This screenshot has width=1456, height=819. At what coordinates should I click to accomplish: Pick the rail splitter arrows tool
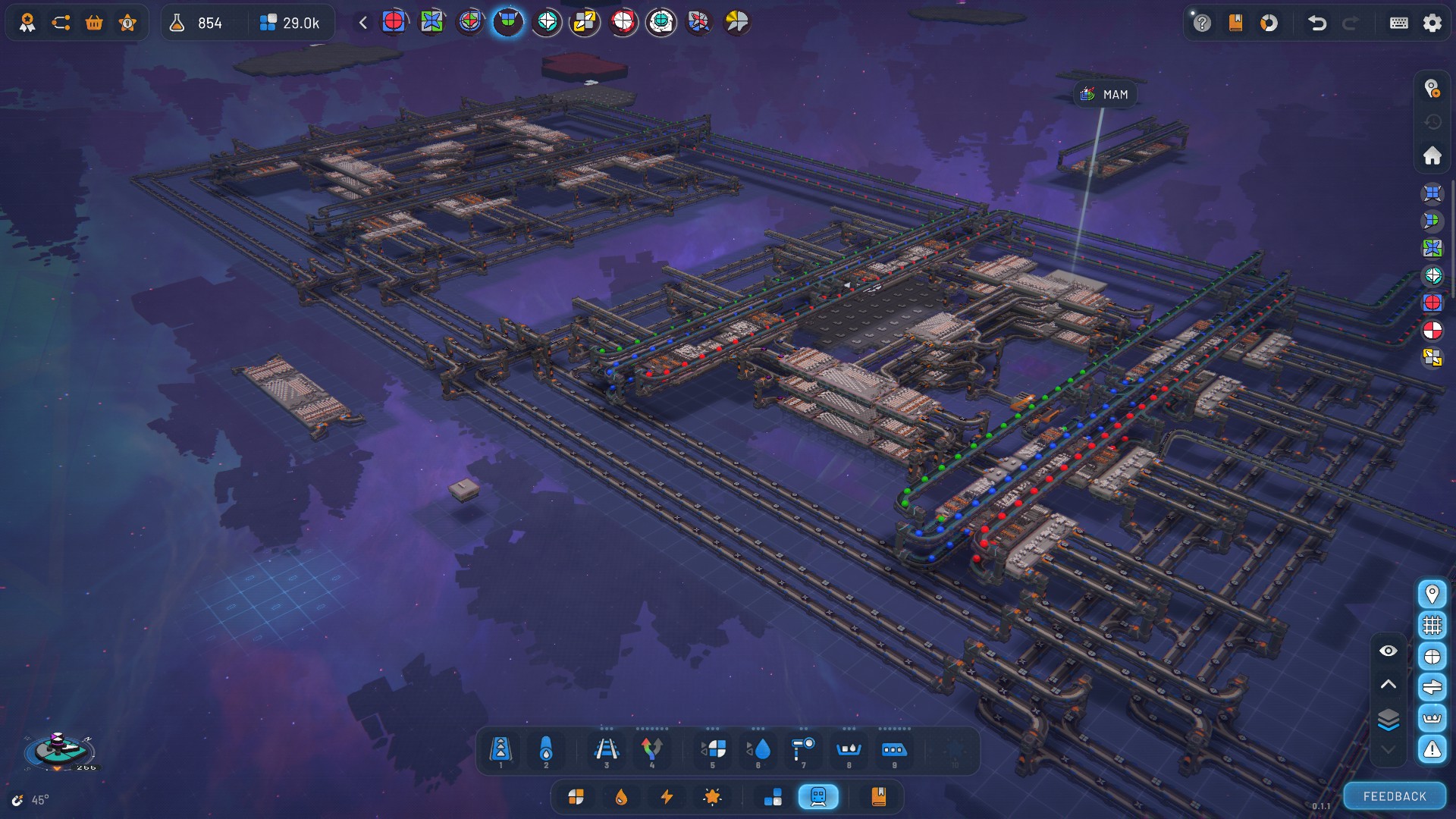651,750
